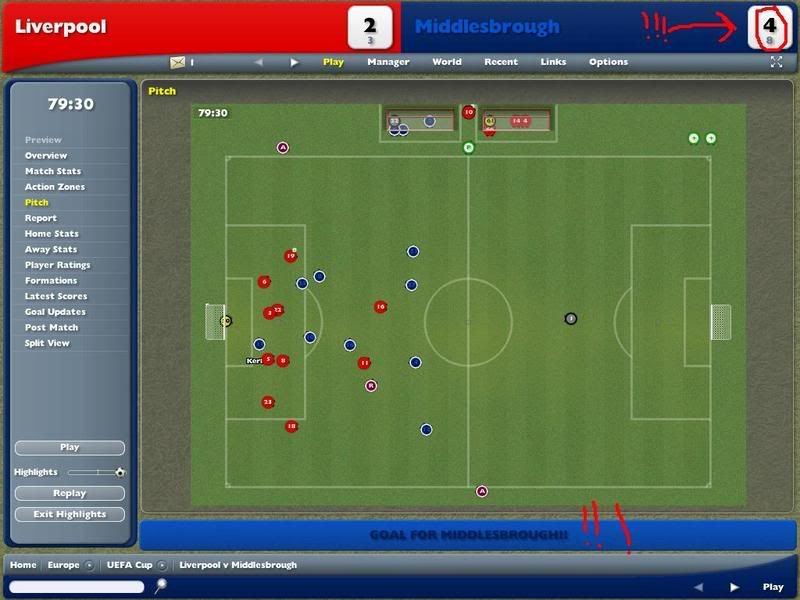Check the Latest Scores
800x600 pixels.
55,297
